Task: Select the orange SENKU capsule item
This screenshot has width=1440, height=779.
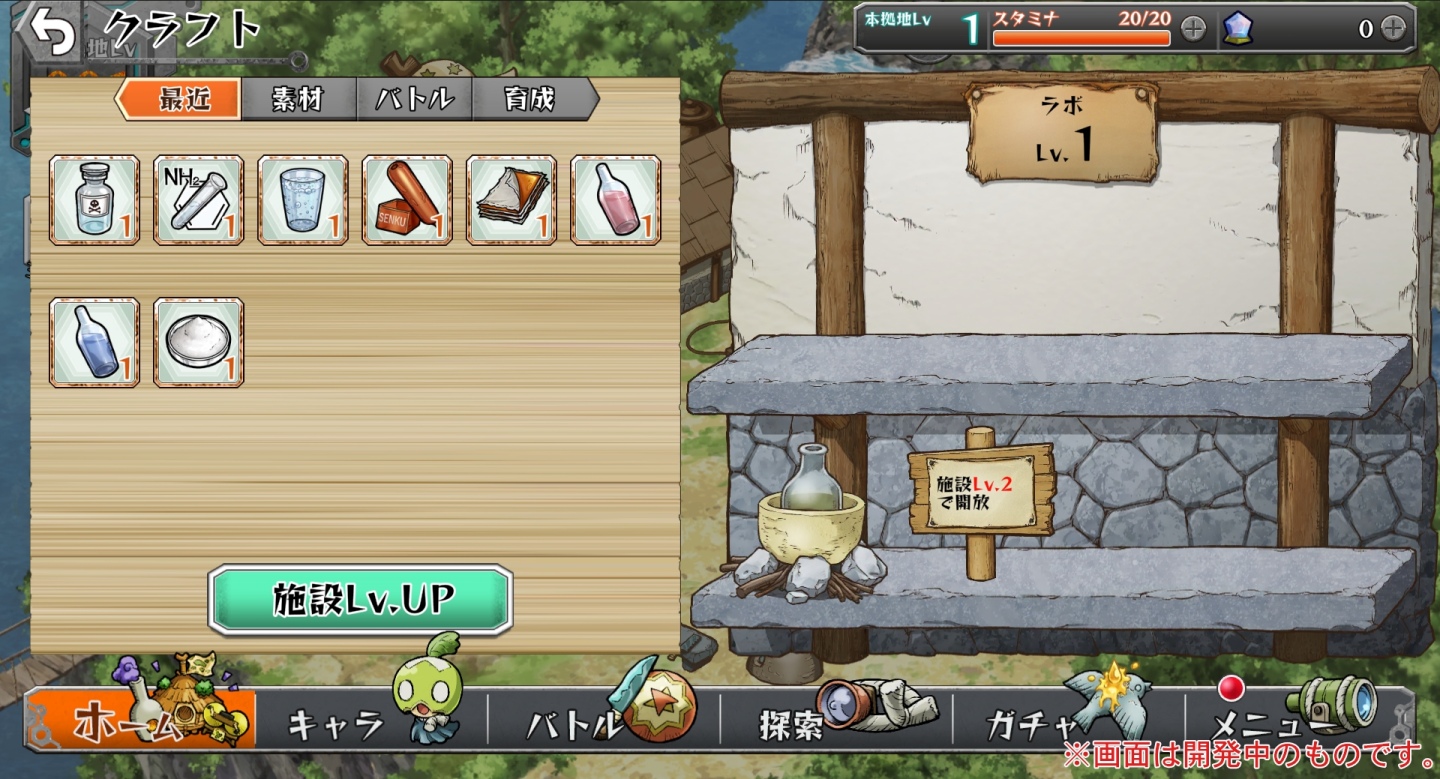Action: pyautogui.click(x=406, y=200)
